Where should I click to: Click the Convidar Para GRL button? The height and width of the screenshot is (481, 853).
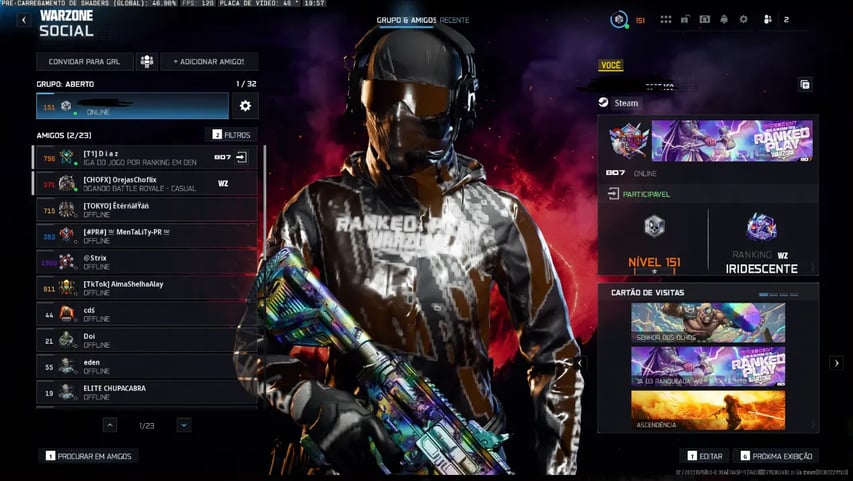[84, 62]
